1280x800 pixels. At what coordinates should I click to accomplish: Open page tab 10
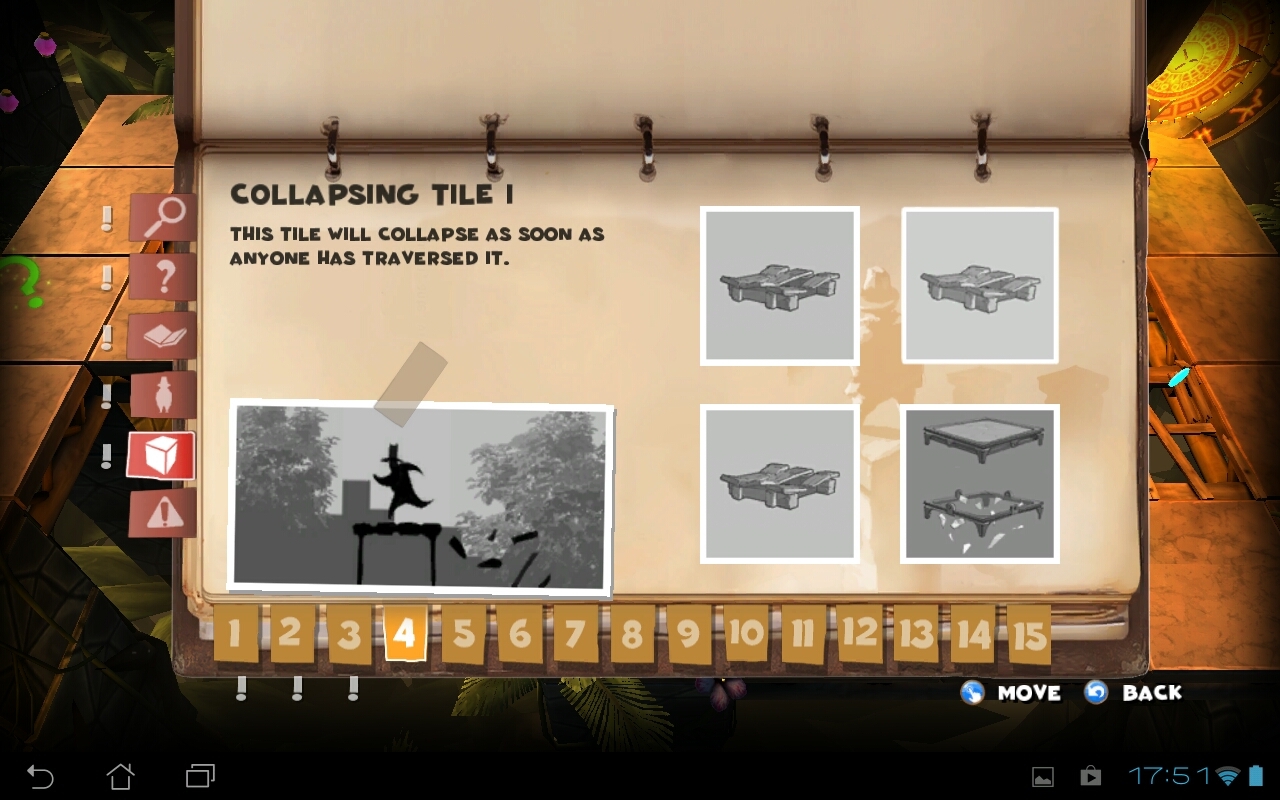(746, 633)
